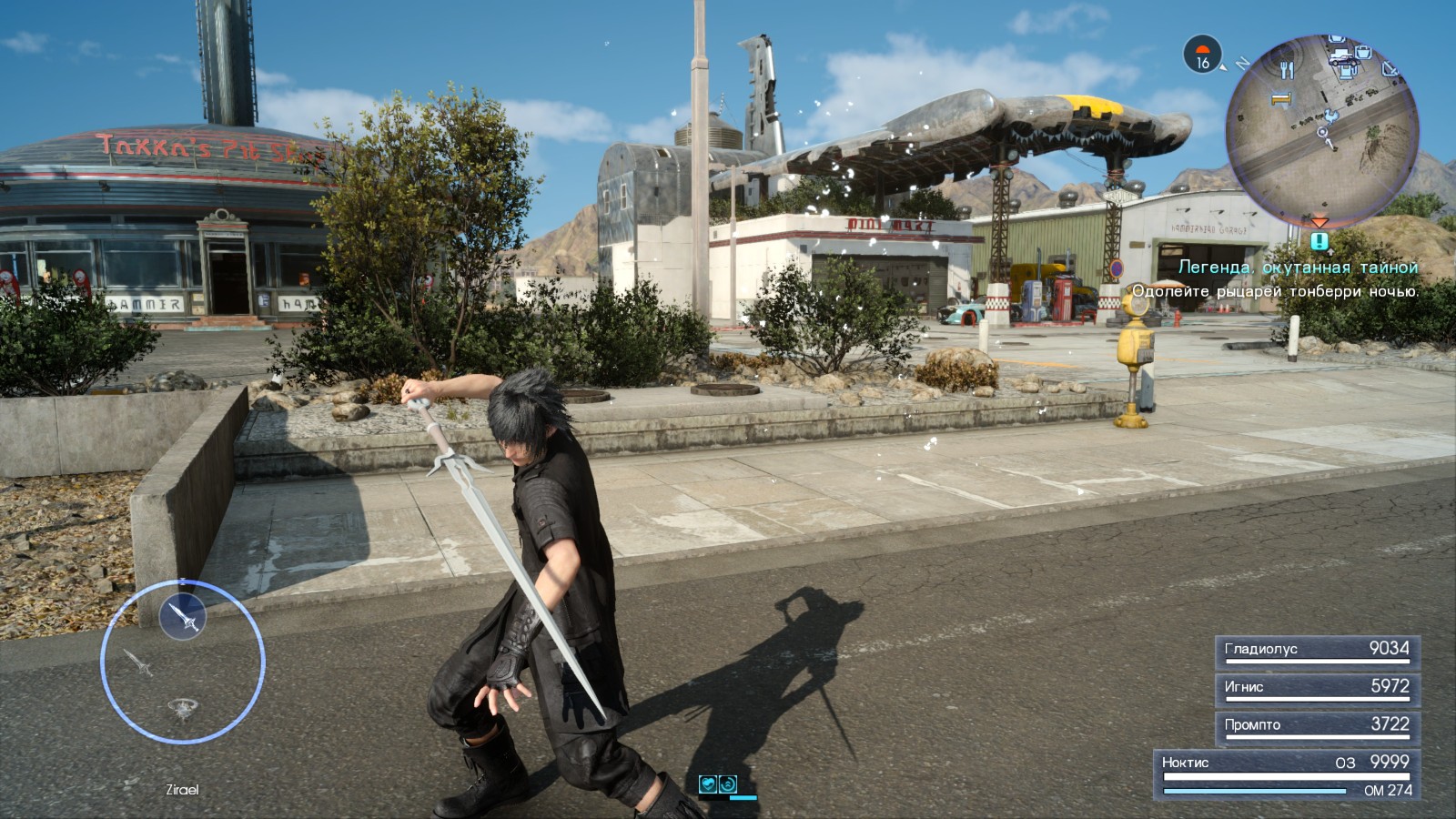1456x819 pixels.
Task: Expand the quest title Легенда, окутанная тайной
Action: (x=1299, y=268)
